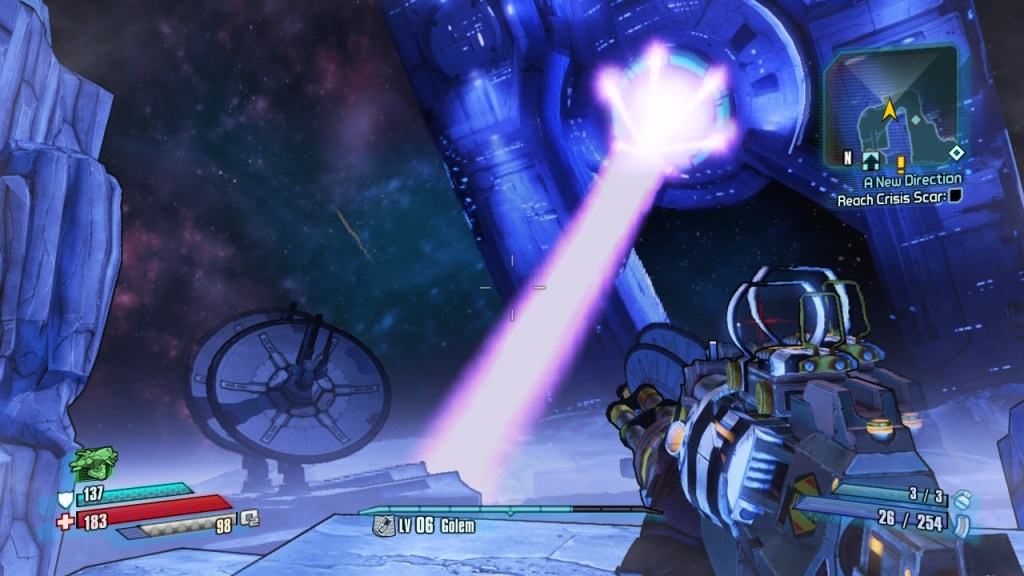Click the Reach Crisis Scar objective checkbox
The image size is (1024, 576).
(956, 198)
